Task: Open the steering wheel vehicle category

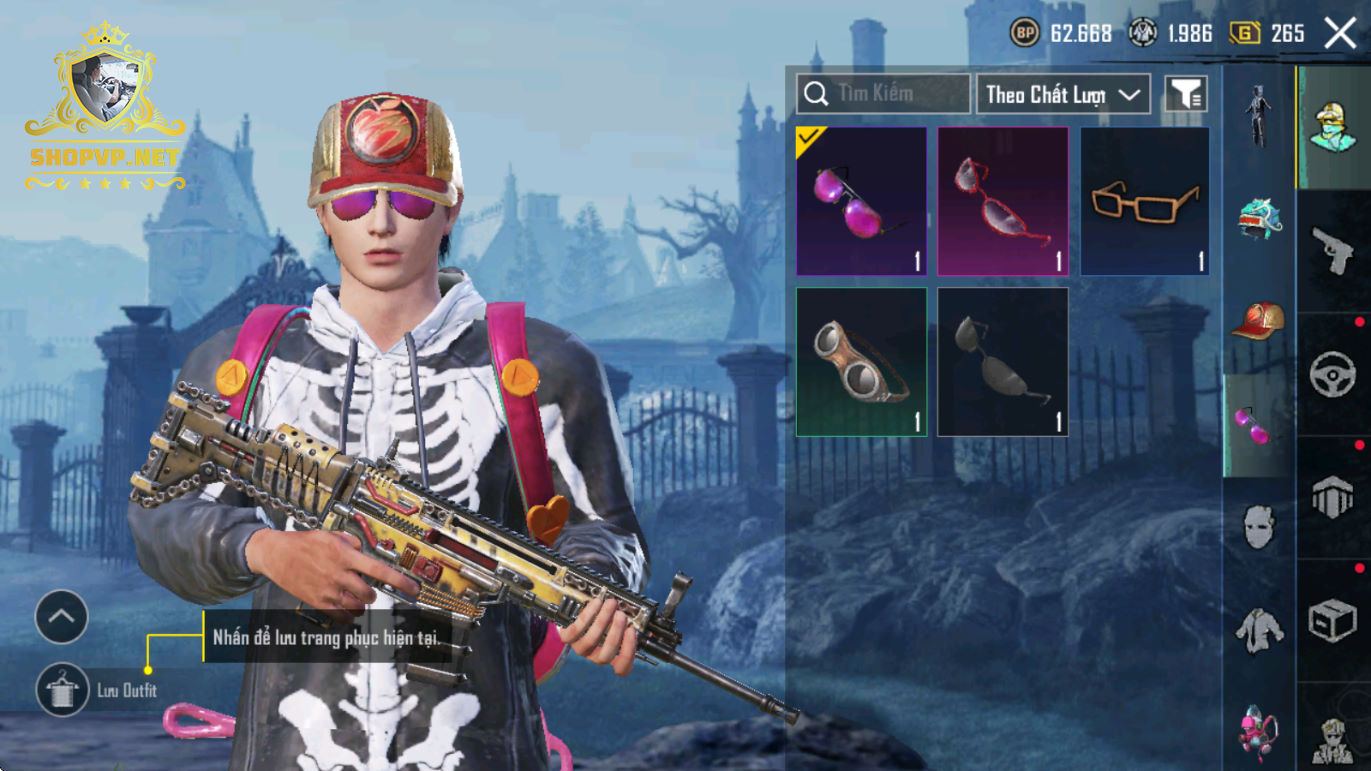Action: click(1333, 374)
